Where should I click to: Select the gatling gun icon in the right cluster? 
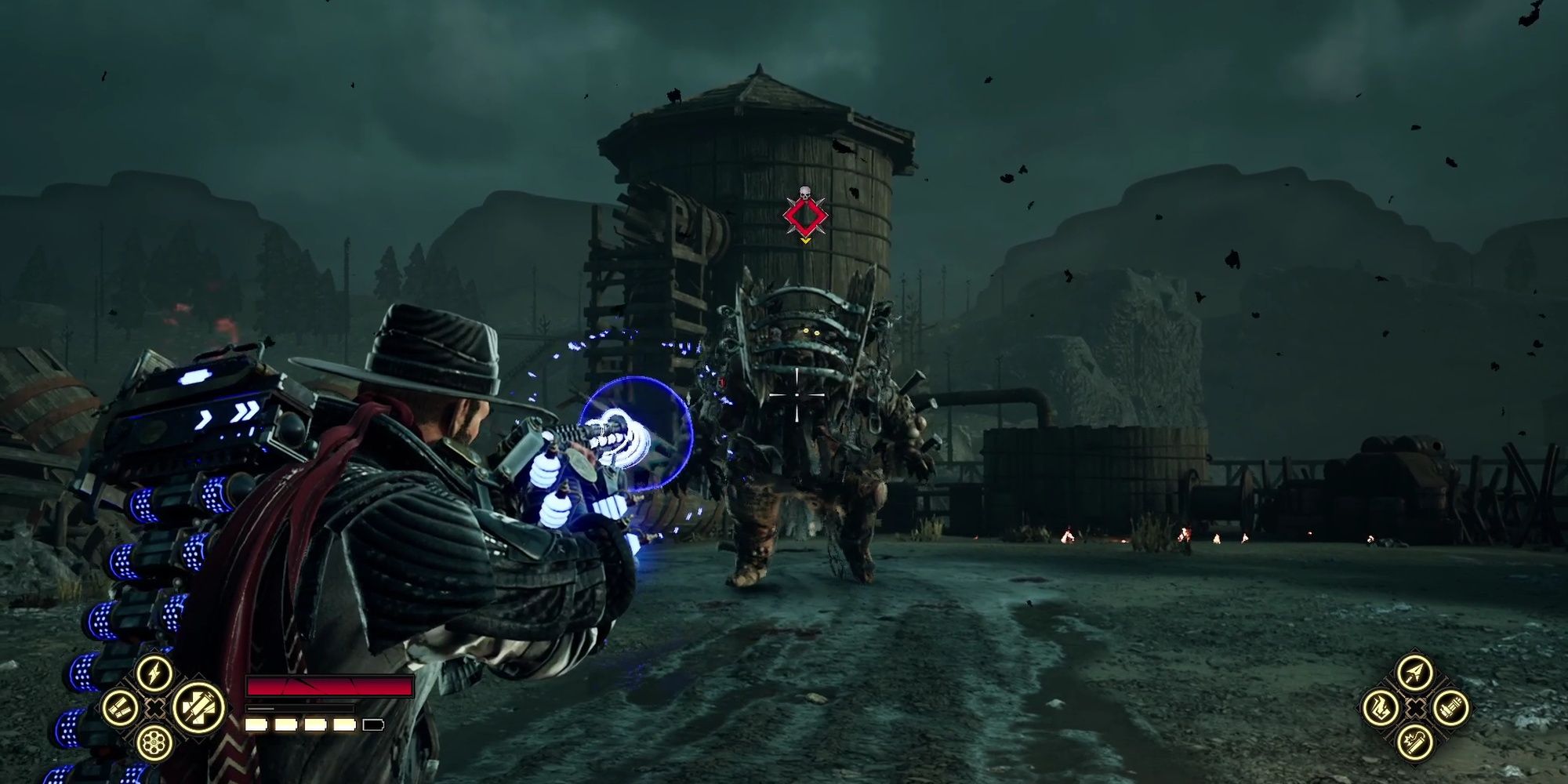click(1450, 708)
